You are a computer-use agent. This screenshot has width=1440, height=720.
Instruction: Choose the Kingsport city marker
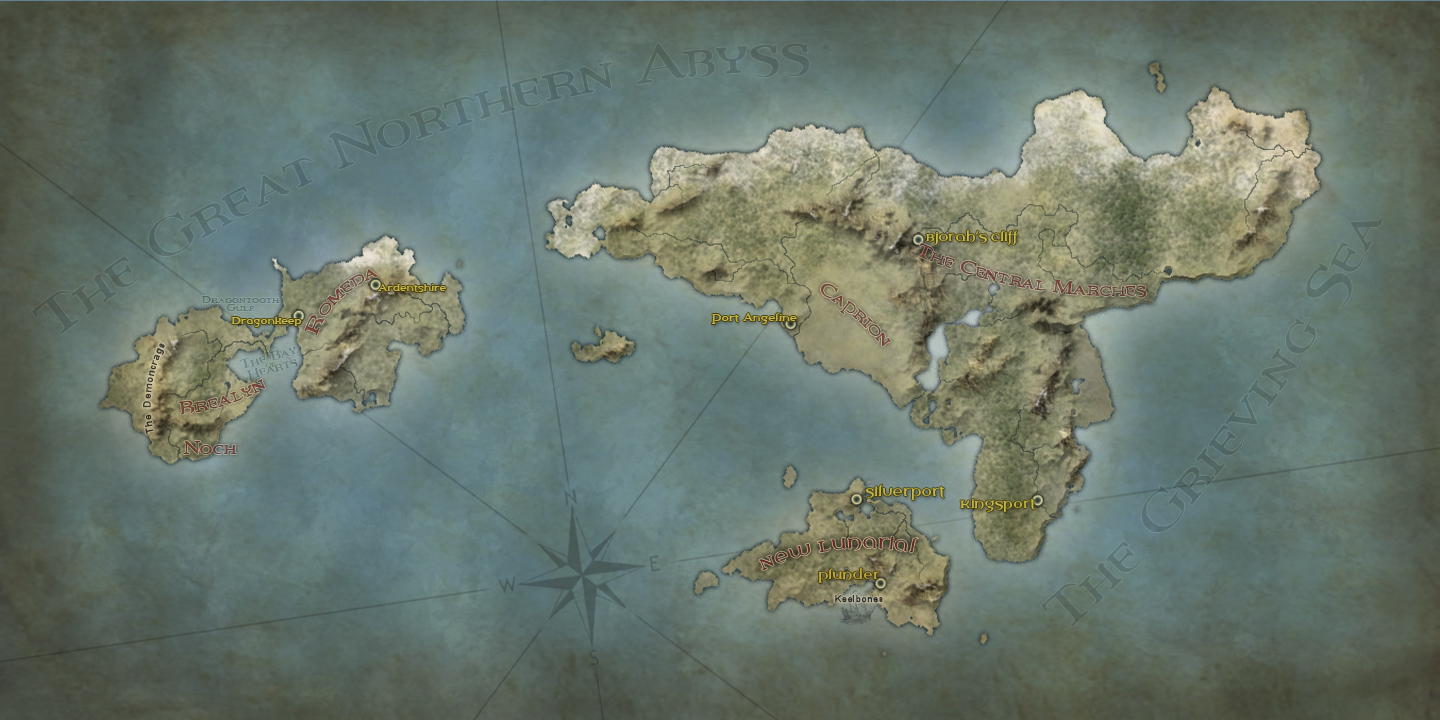point(1037,501)
